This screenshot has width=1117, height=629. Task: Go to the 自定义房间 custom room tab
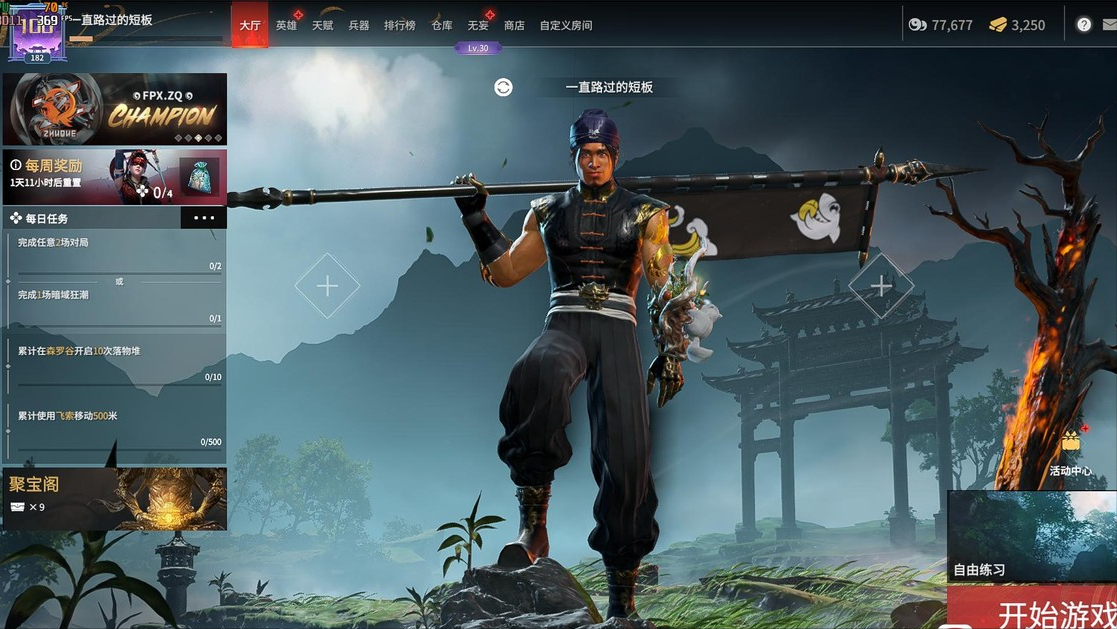coord(566,25)
